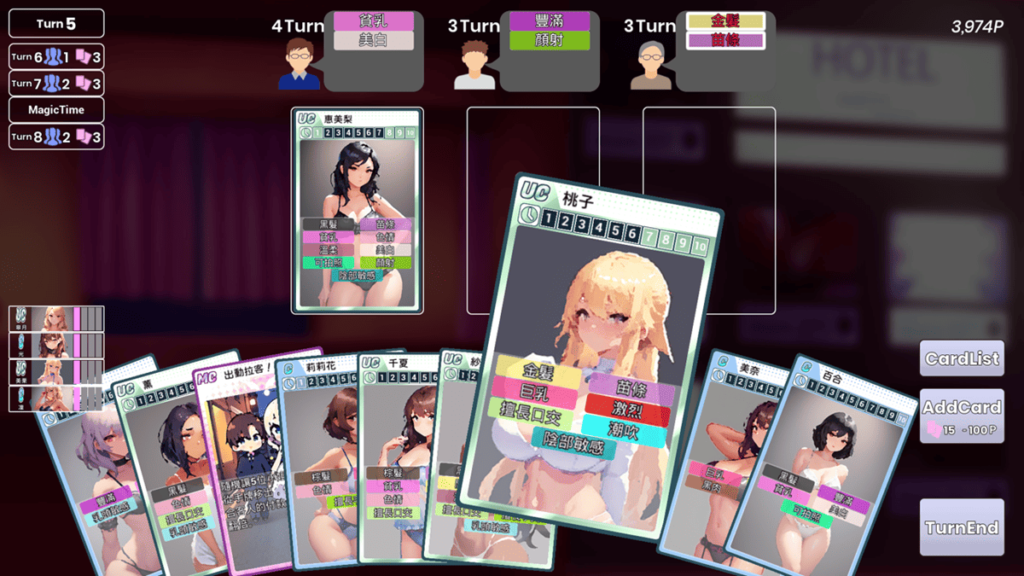
Task: Open the CardList panel
Action: point(961,359)
